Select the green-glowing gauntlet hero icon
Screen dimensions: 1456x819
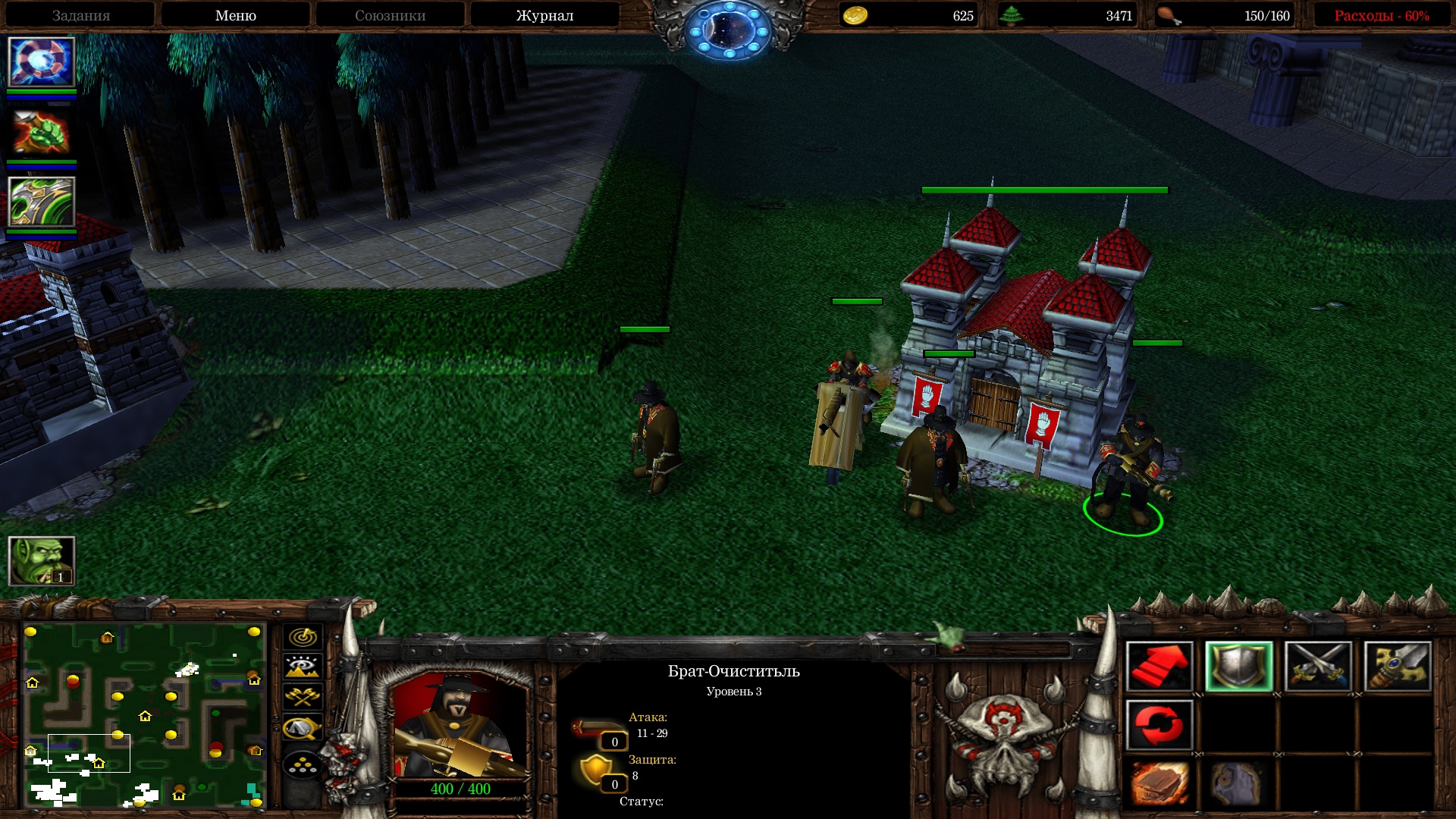(41, 202)
